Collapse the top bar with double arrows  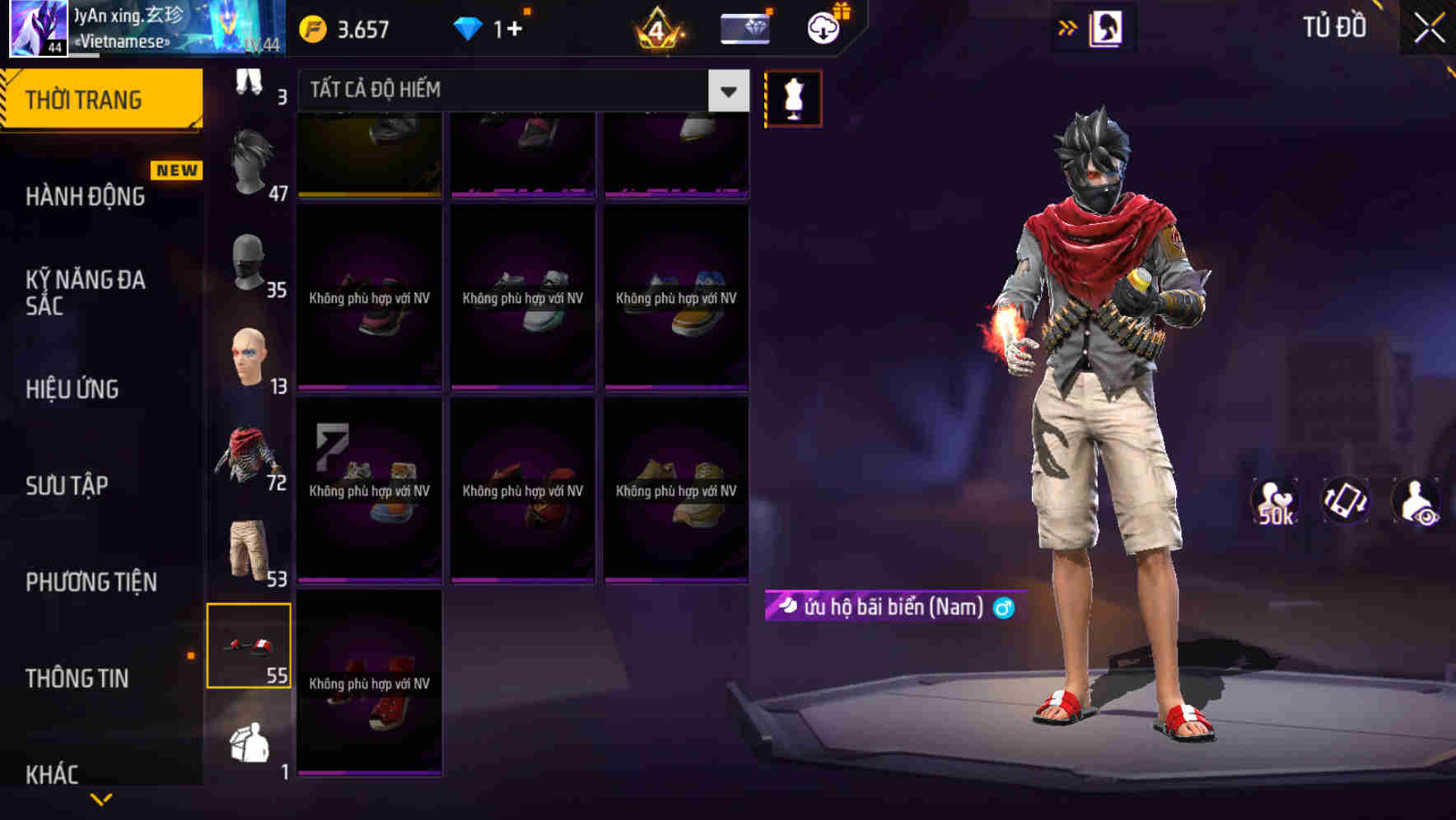tap(1068, 26)
